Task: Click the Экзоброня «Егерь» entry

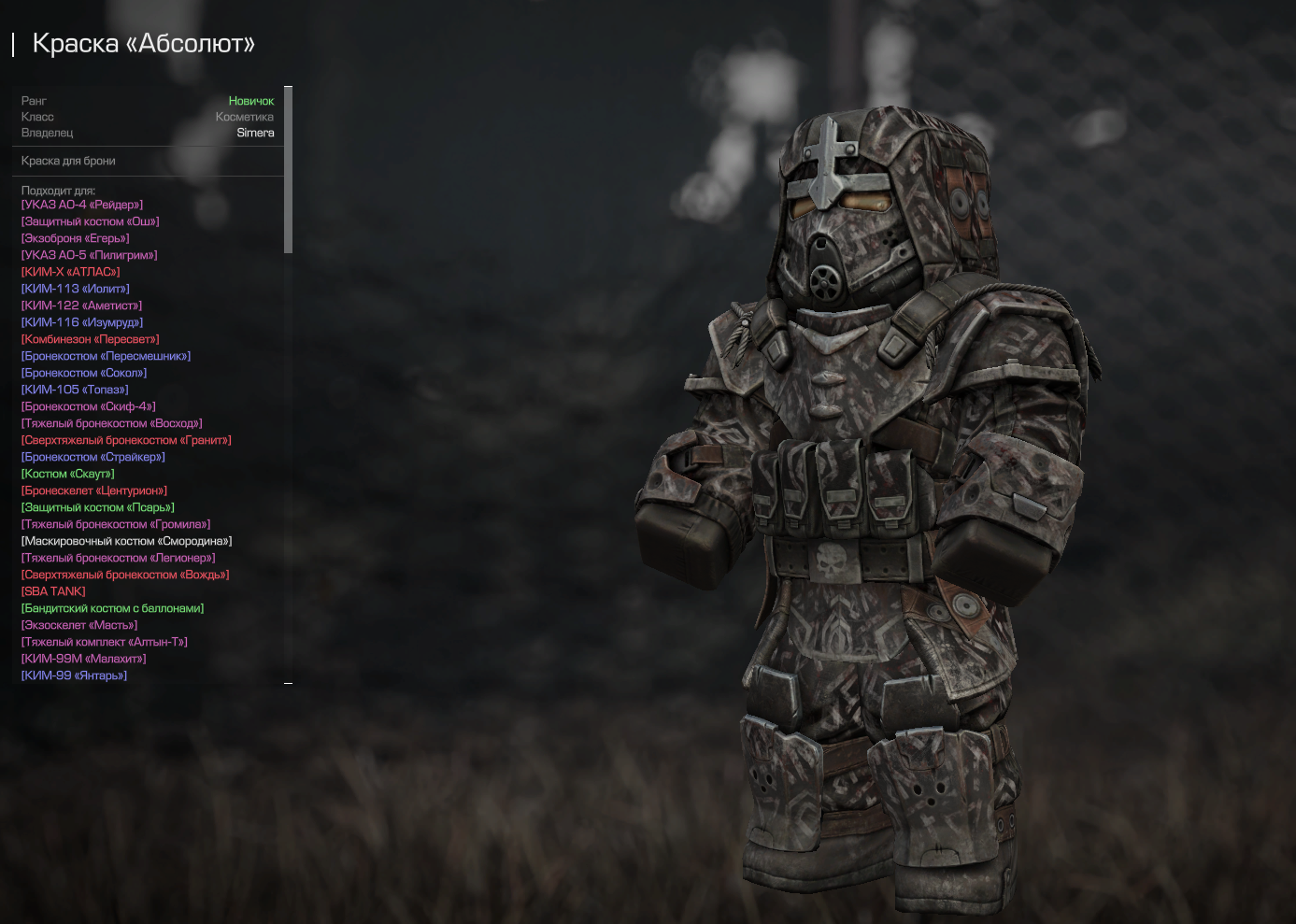Action: (76, 238)
